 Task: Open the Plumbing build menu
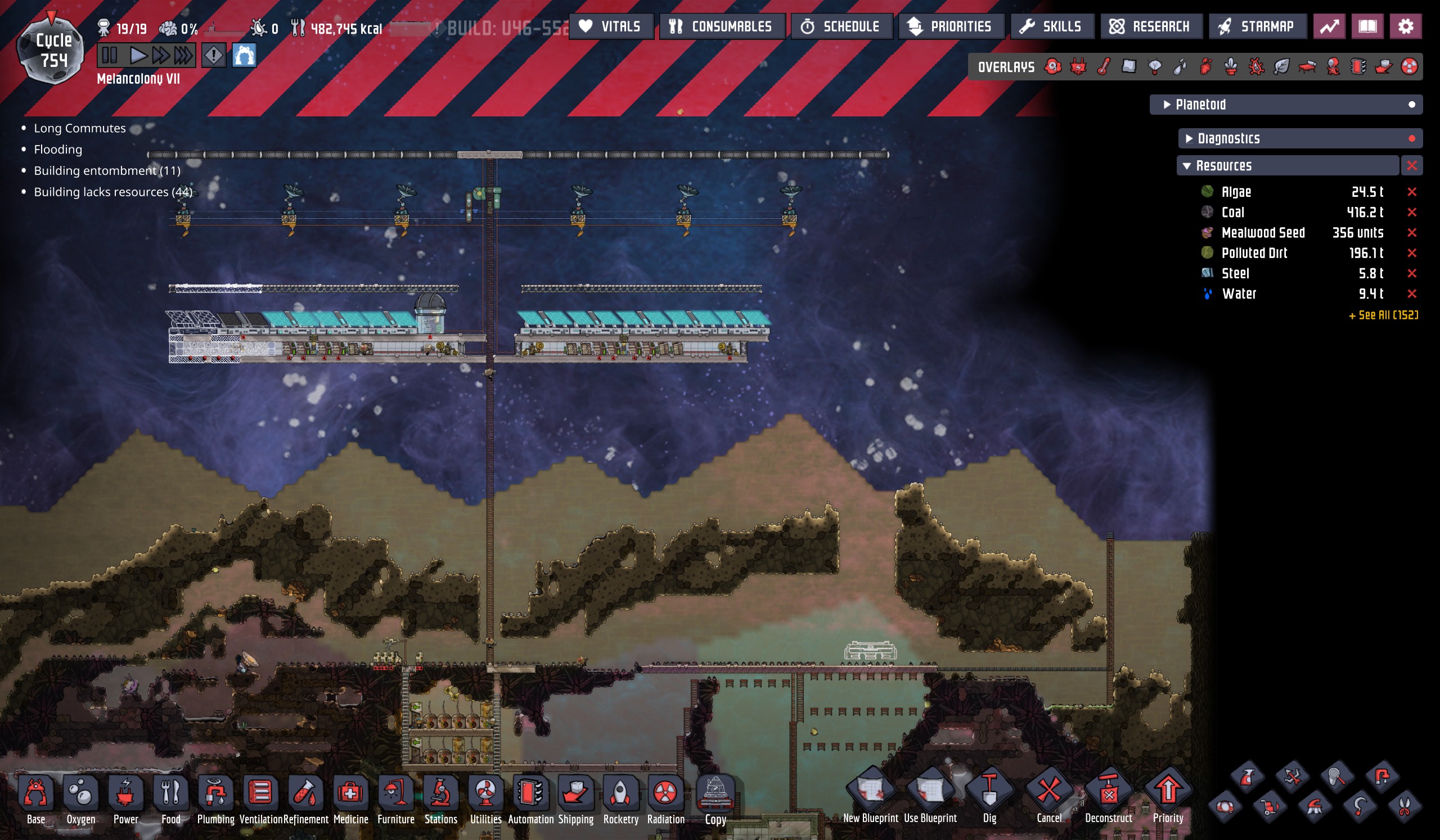coord(215,799)
